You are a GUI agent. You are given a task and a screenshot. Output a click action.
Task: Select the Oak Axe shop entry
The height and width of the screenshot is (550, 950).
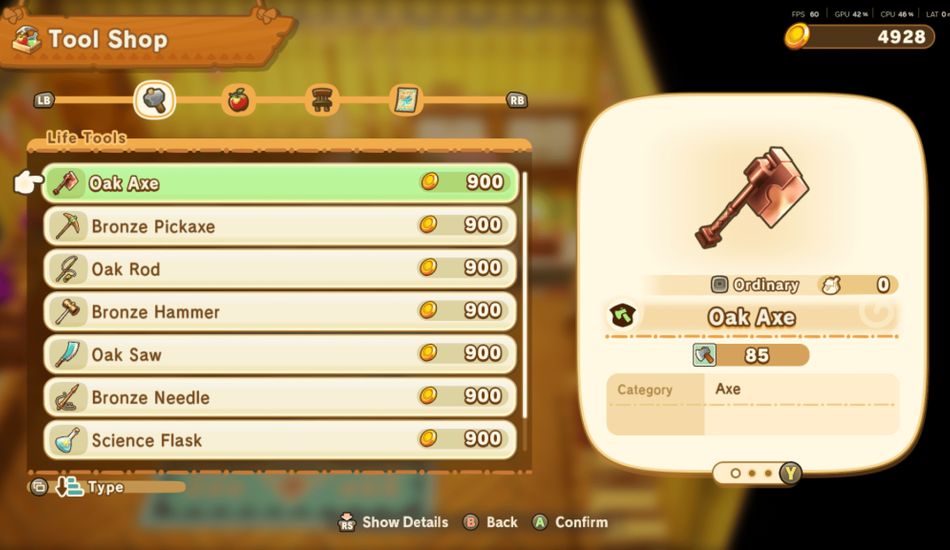[x=280, y=183]
